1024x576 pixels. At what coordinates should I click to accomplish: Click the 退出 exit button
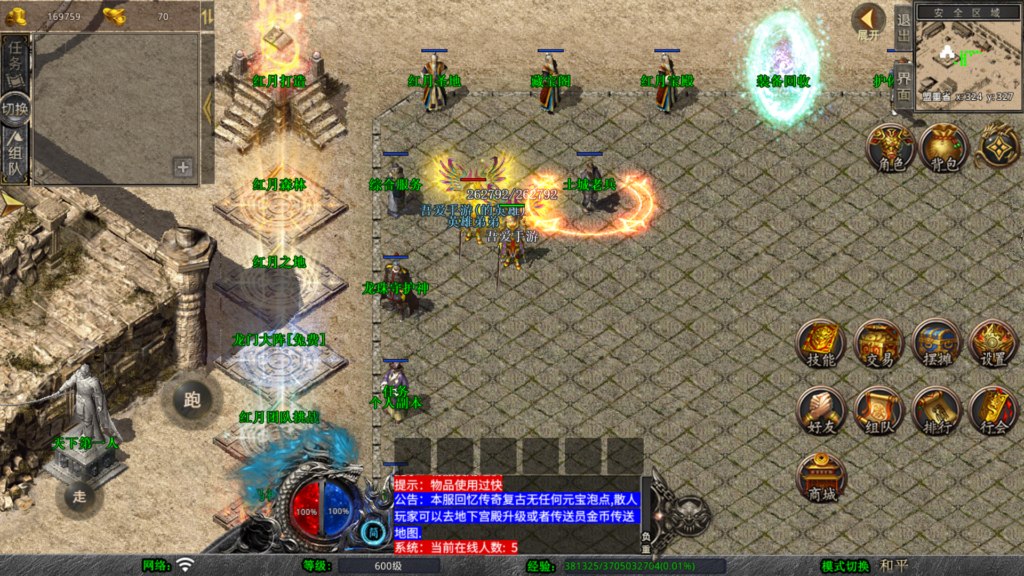point(903,28)
